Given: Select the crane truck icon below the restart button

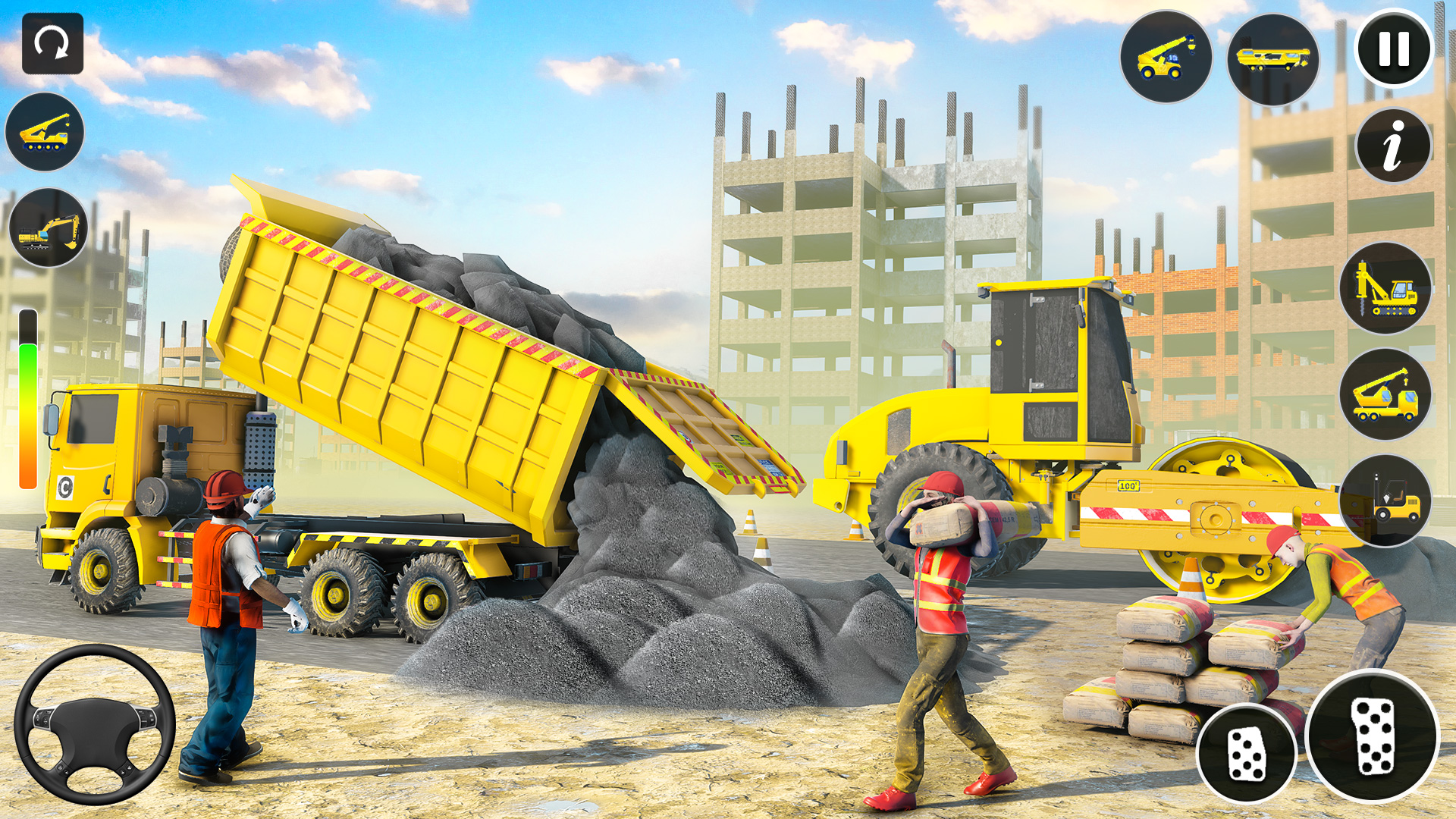Looking at the screenshot, I should pyautogui.click(x=45, y=130).
